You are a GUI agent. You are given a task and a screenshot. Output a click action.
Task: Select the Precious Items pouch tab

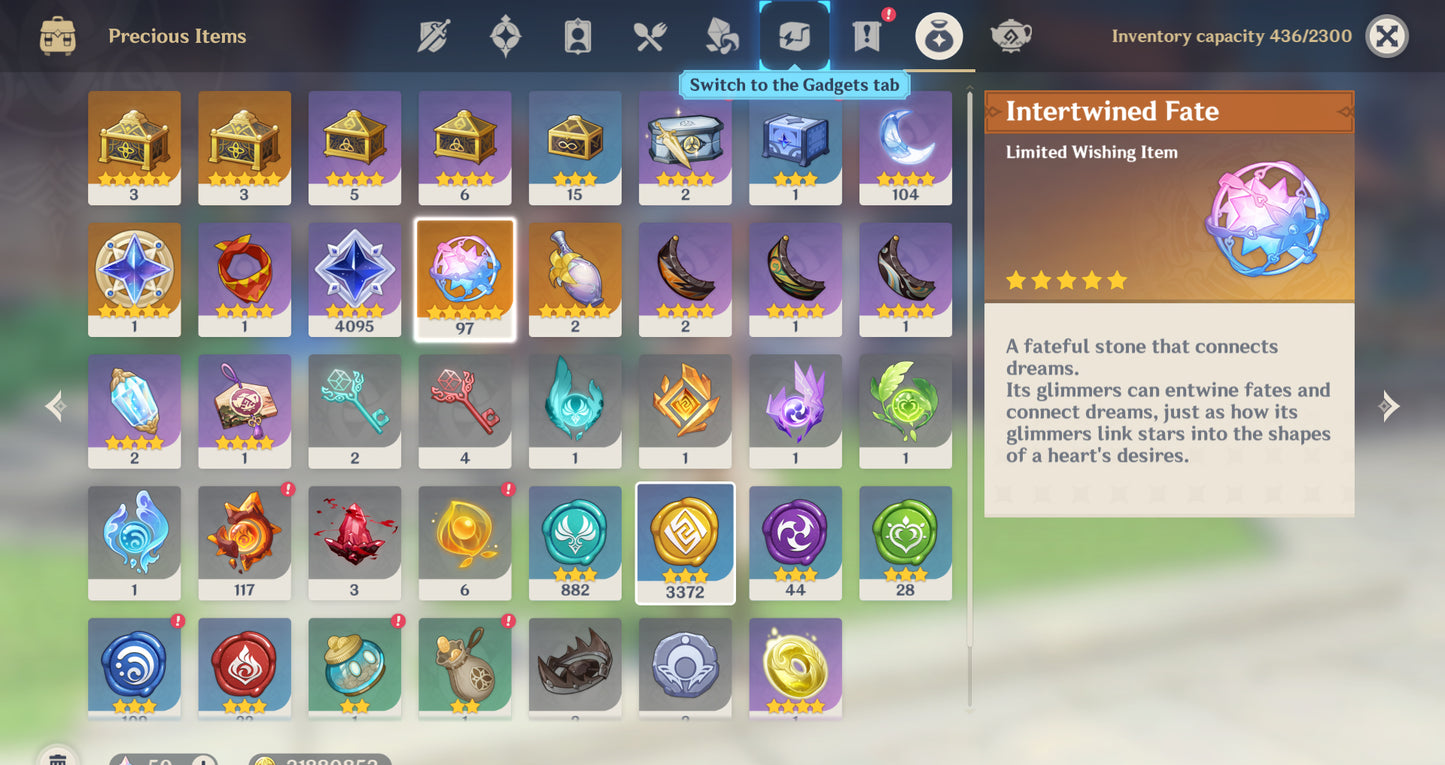pyautogui.click(x=938, y=34)
